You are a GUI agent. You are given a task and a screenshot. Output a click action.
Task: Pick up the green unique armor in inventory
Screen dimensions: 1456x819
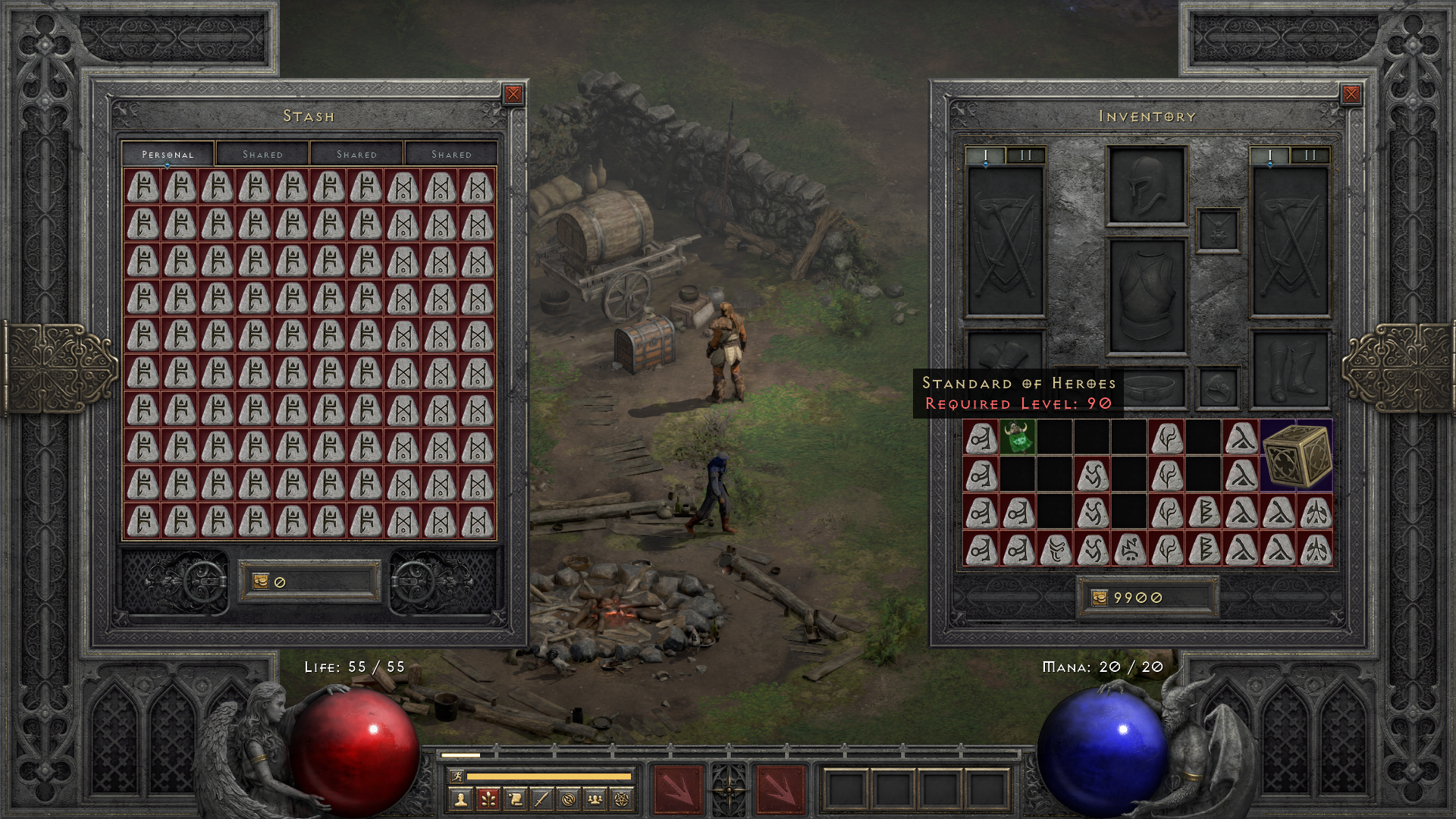point(1016,438)
